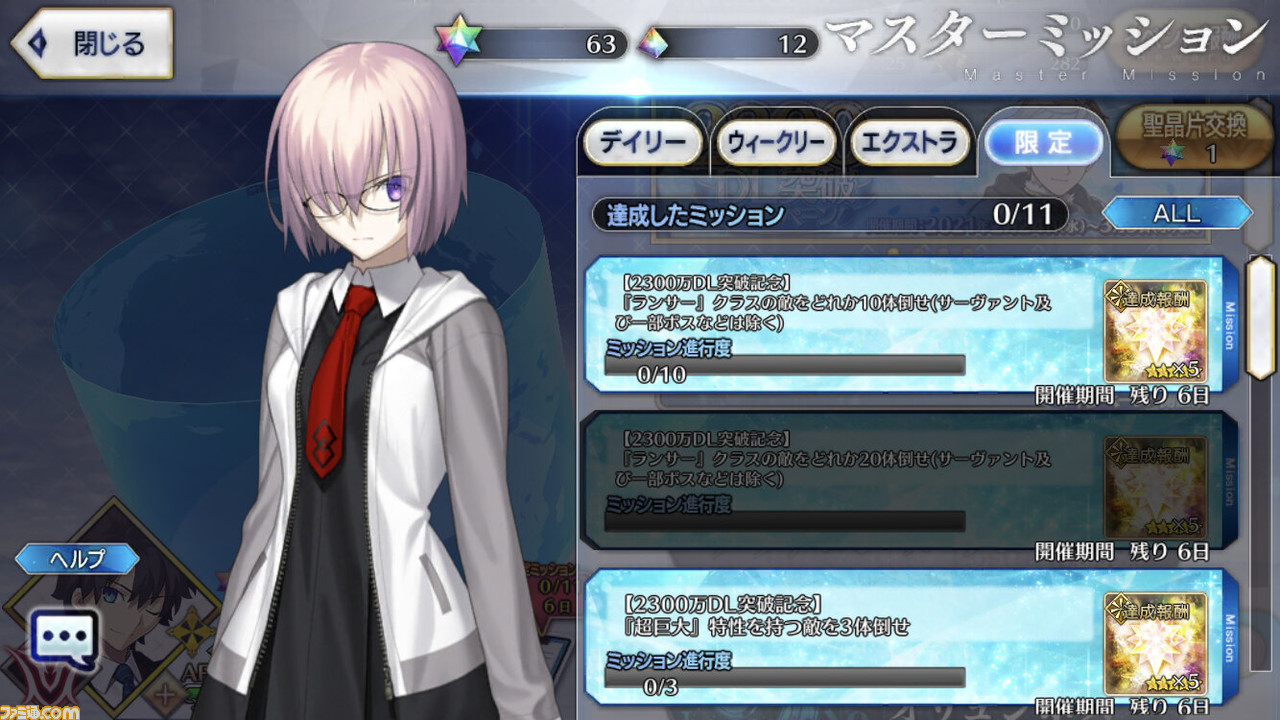
Task: Tap 閉じる to leave Master Missions
Action: point(88,43)
